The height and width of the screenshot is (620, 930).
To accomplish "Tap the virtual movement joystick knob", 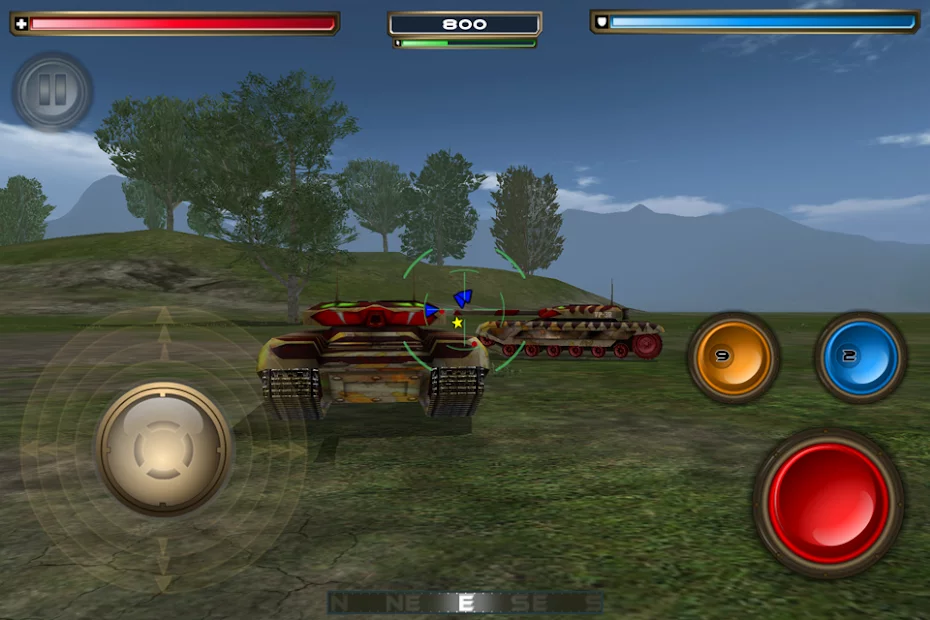I will pyautogui.click(x=164, y=448).
